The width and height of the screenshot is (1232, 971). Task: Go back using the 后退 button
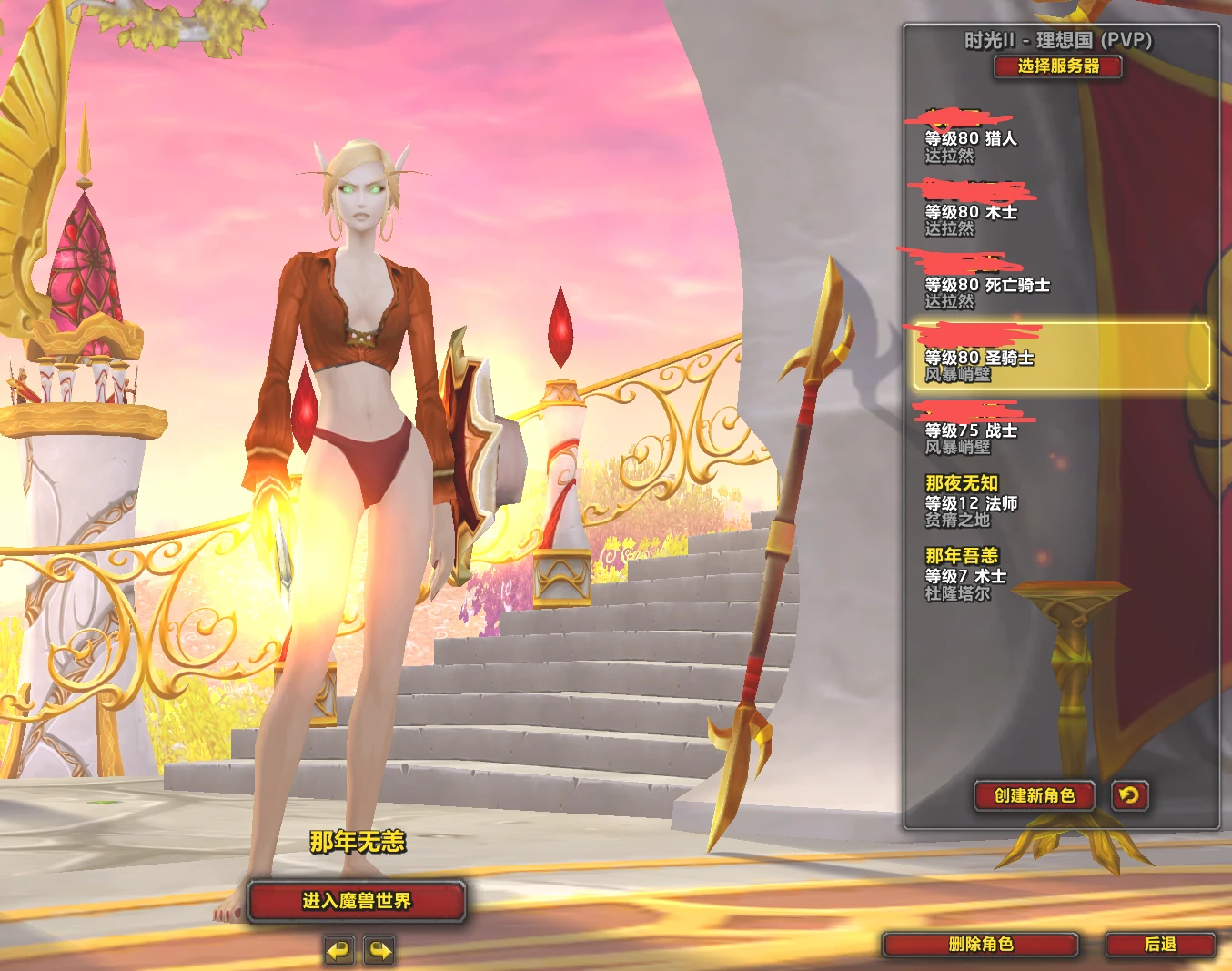[1160, 945]
